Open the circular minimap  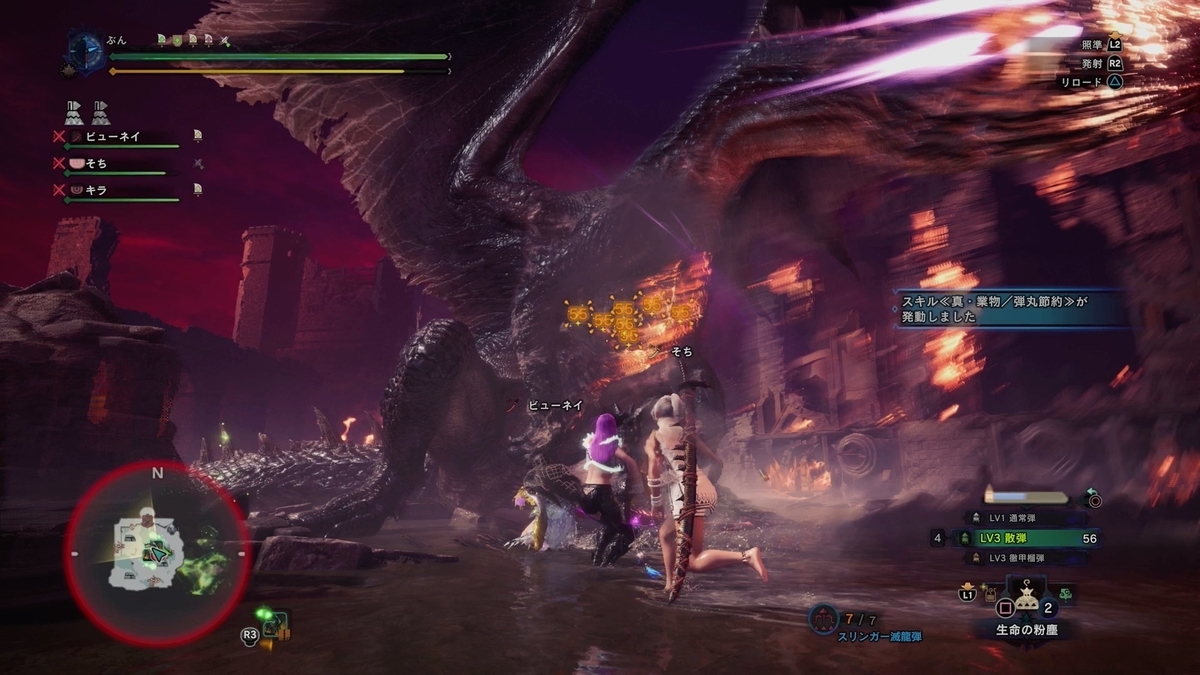157,553
